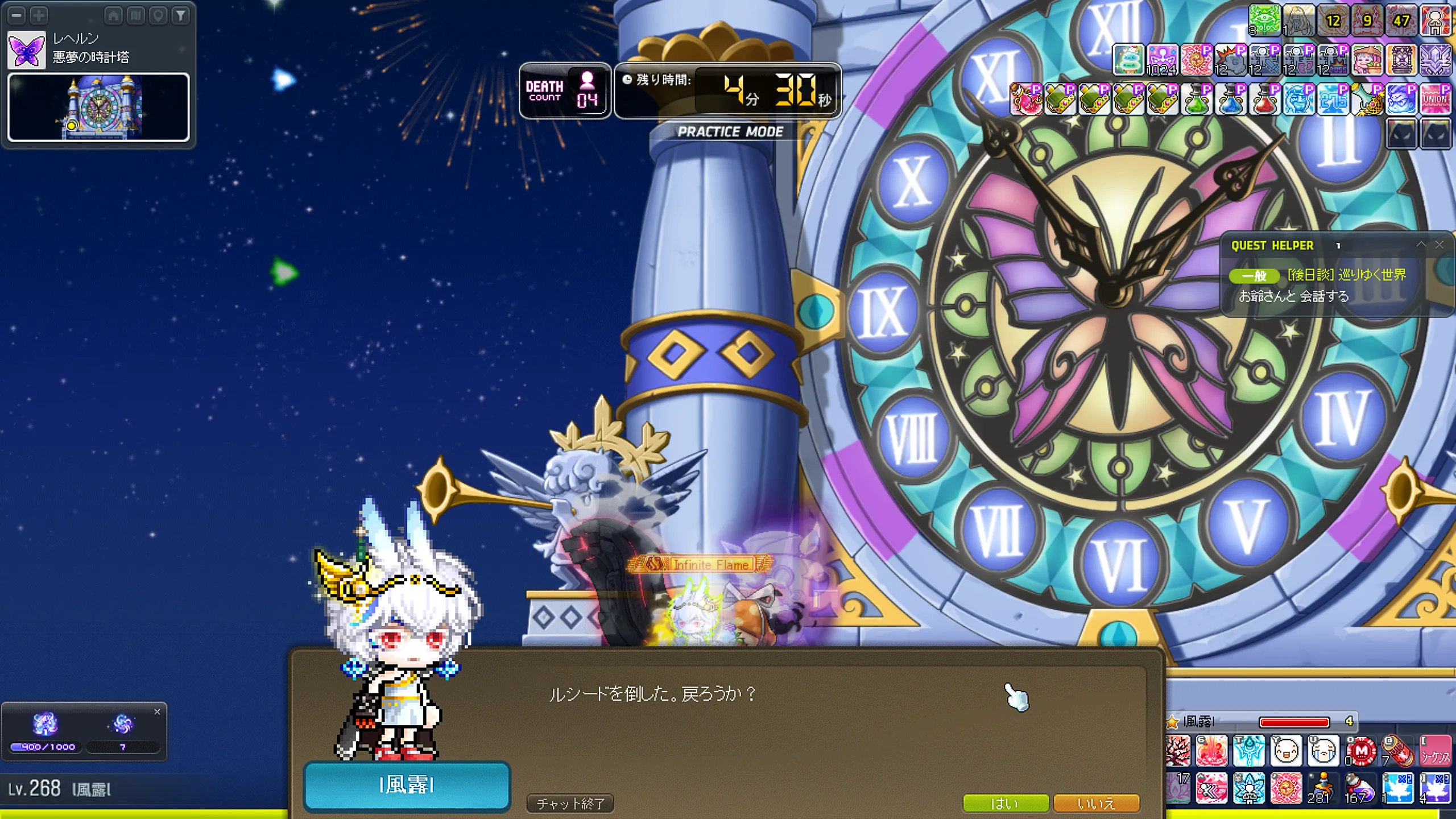The width and height of the screenshot is (1456, 819).
Task: Use the red M coin quickslot
Action: click(1361, 751)
